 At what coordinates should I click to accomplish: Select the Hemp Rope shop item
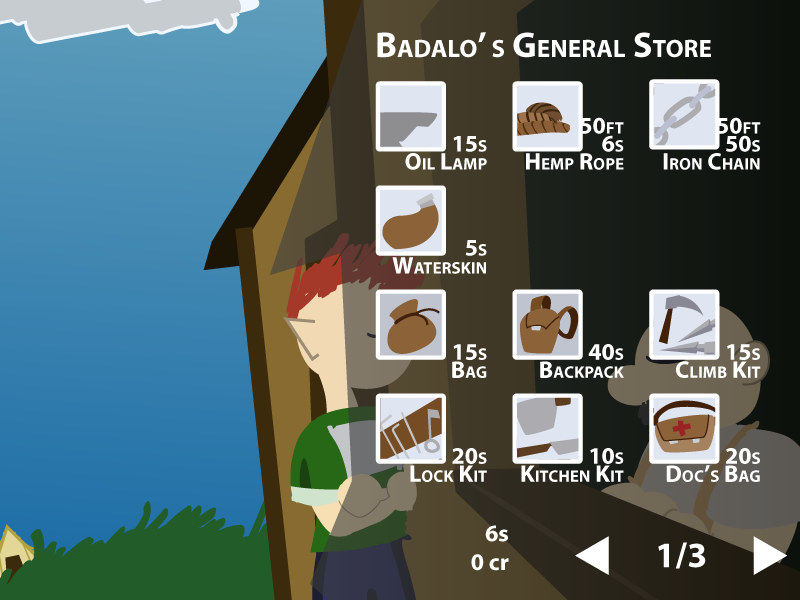pos(547,116)
